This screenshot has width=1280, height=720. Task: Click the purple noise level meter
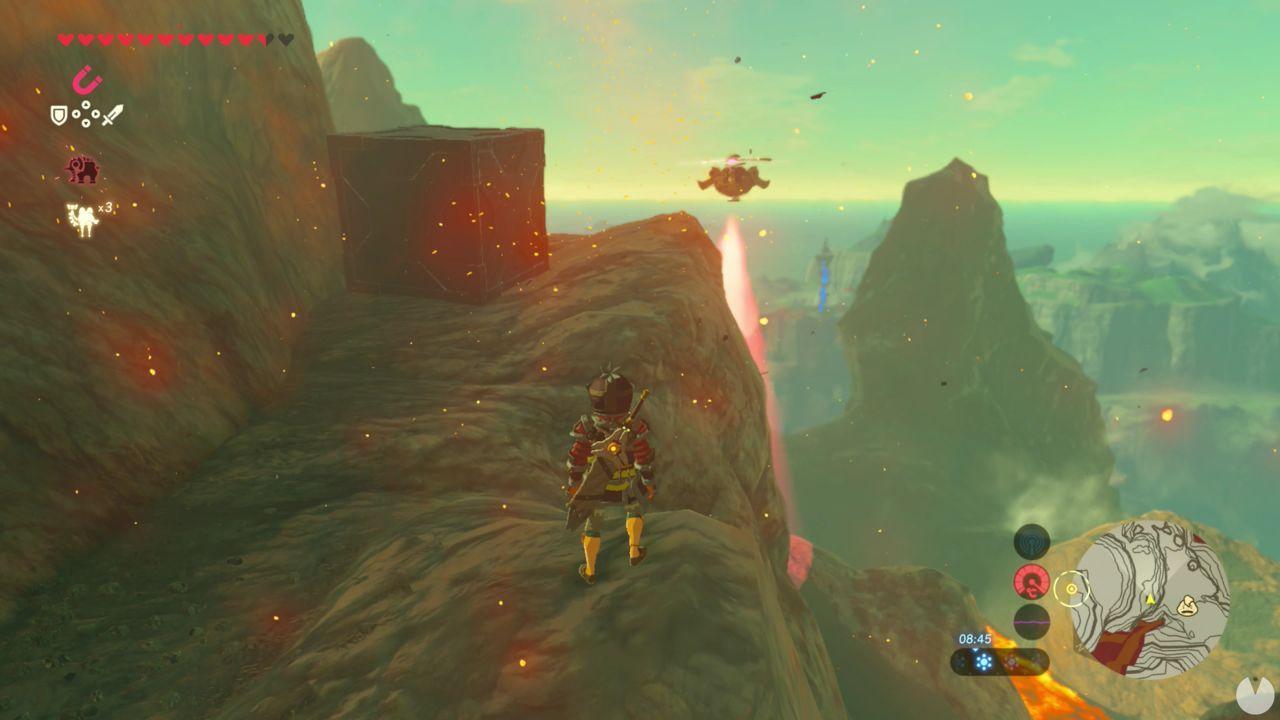tap(1031, 622)
